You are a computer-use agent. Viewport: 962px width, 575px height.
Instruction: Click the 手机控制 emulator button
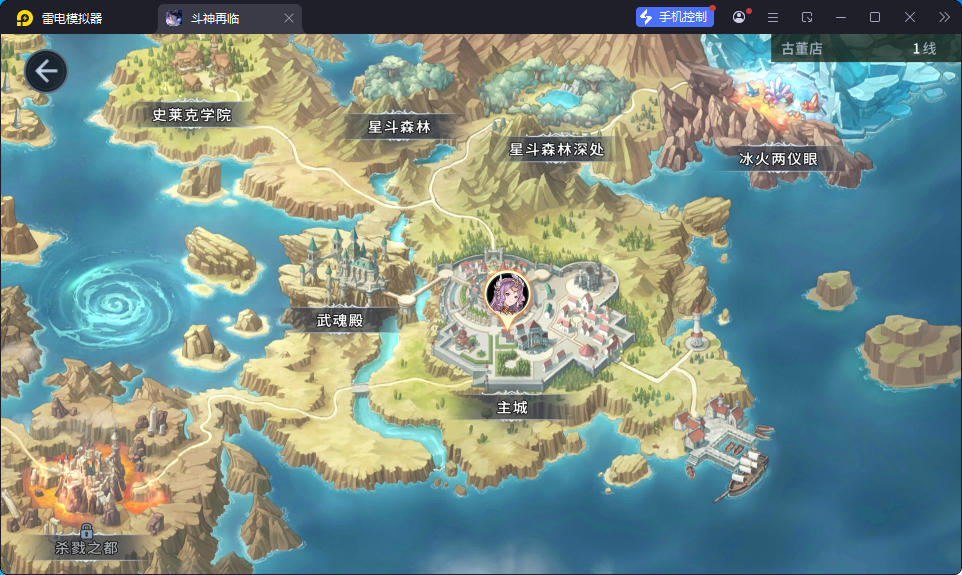[673, 17]
